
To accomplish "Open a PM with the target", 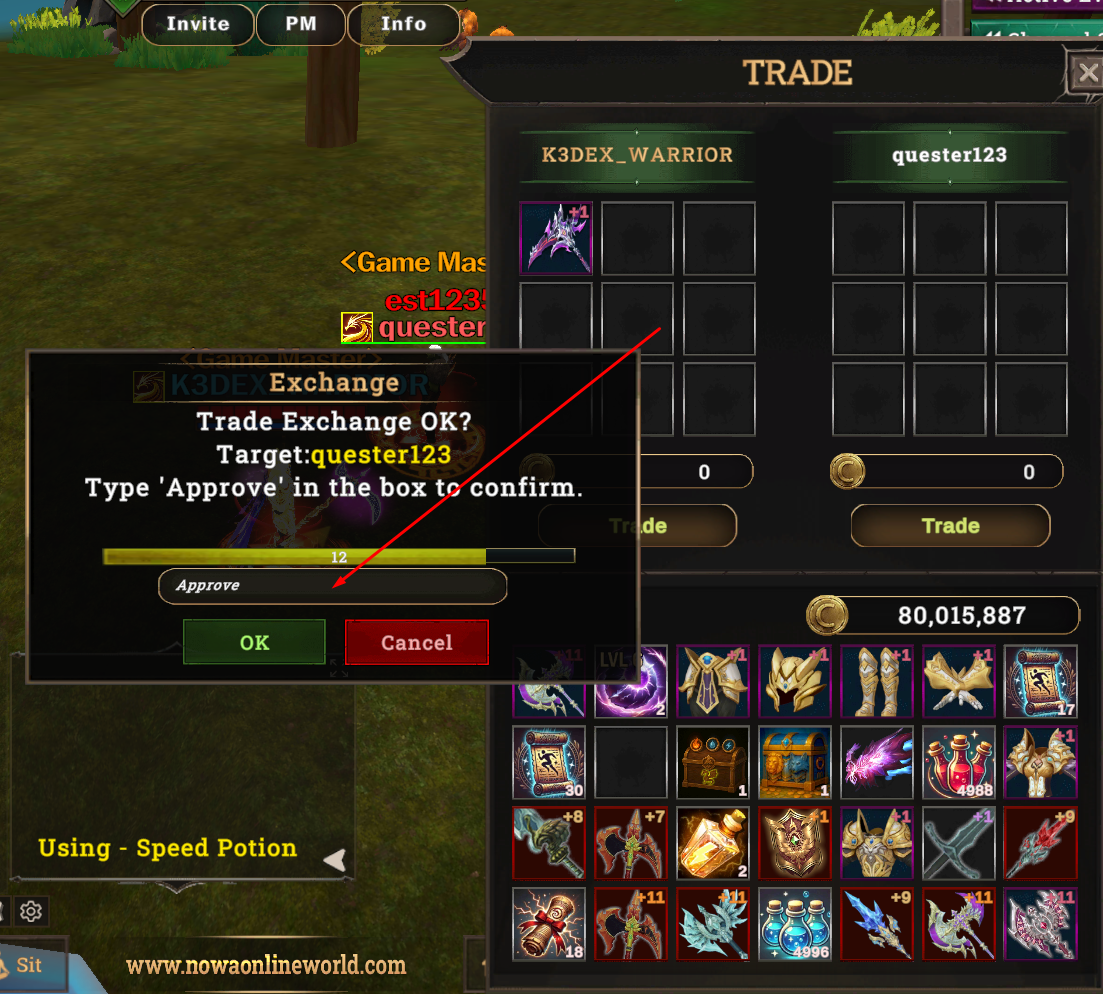I will (x=301, y=24).
